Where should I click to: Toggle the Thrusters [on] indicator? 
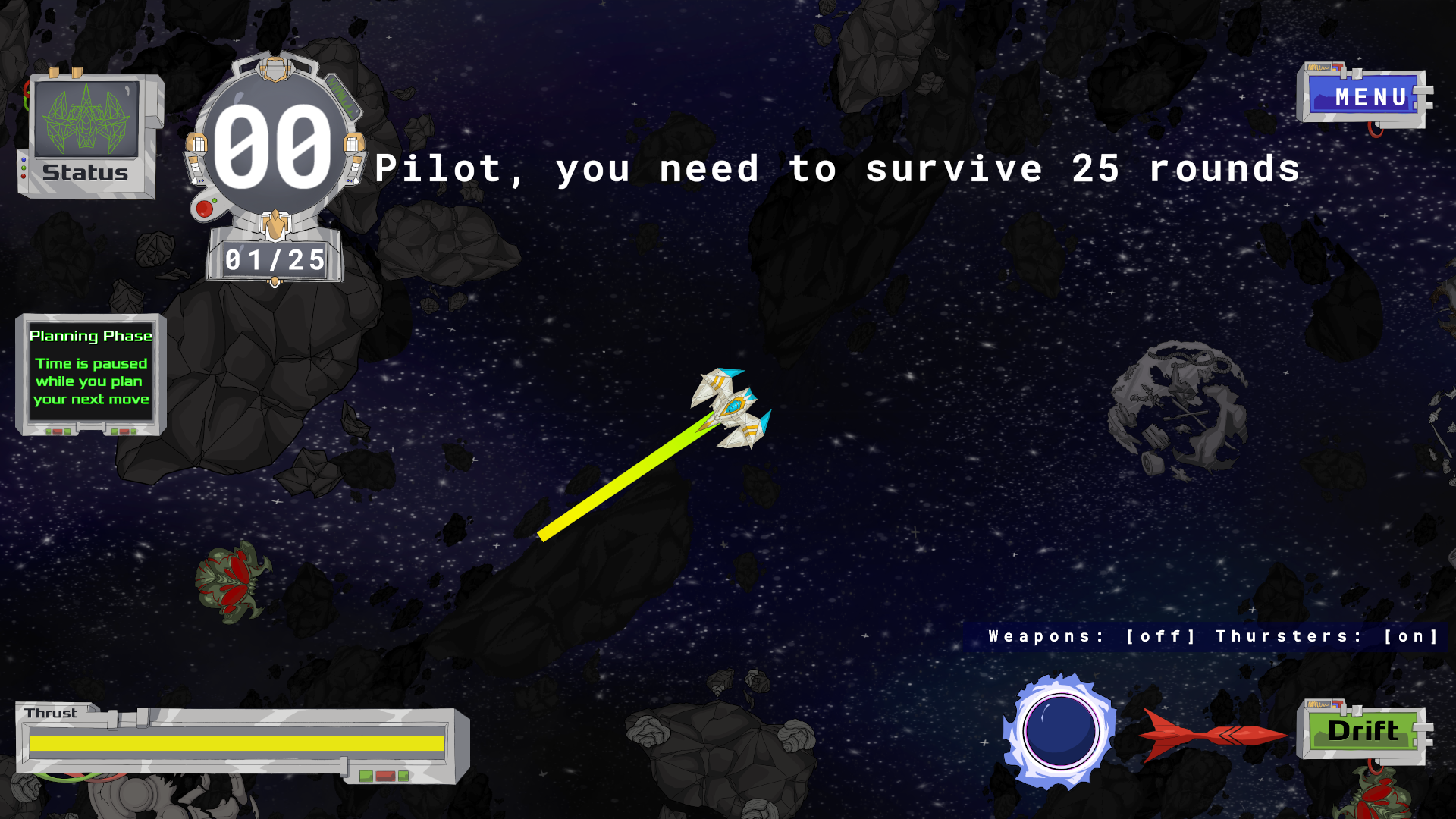coord(1327,636)
